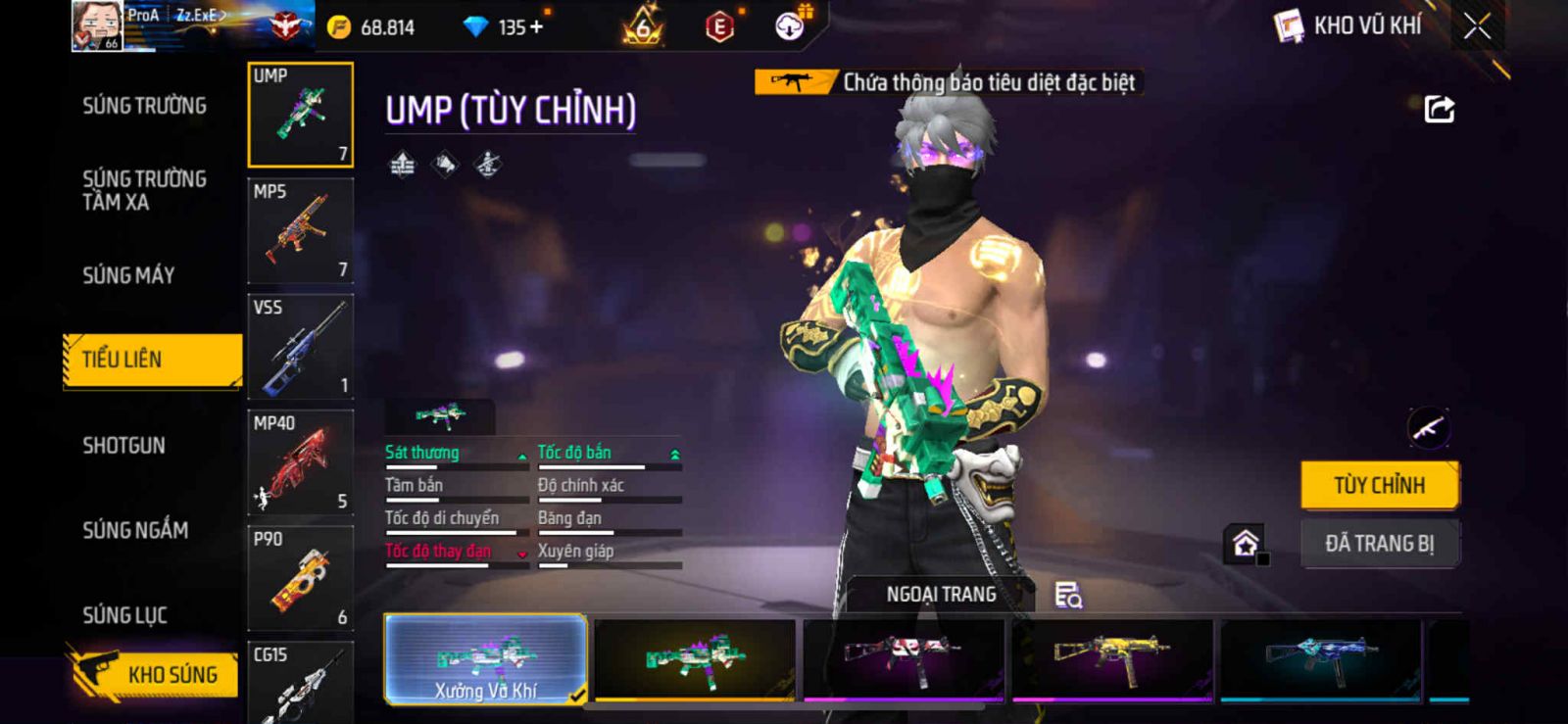Screen dimensions: 1568x724
Task: Click the home icon button
Action: (1246, 543)
